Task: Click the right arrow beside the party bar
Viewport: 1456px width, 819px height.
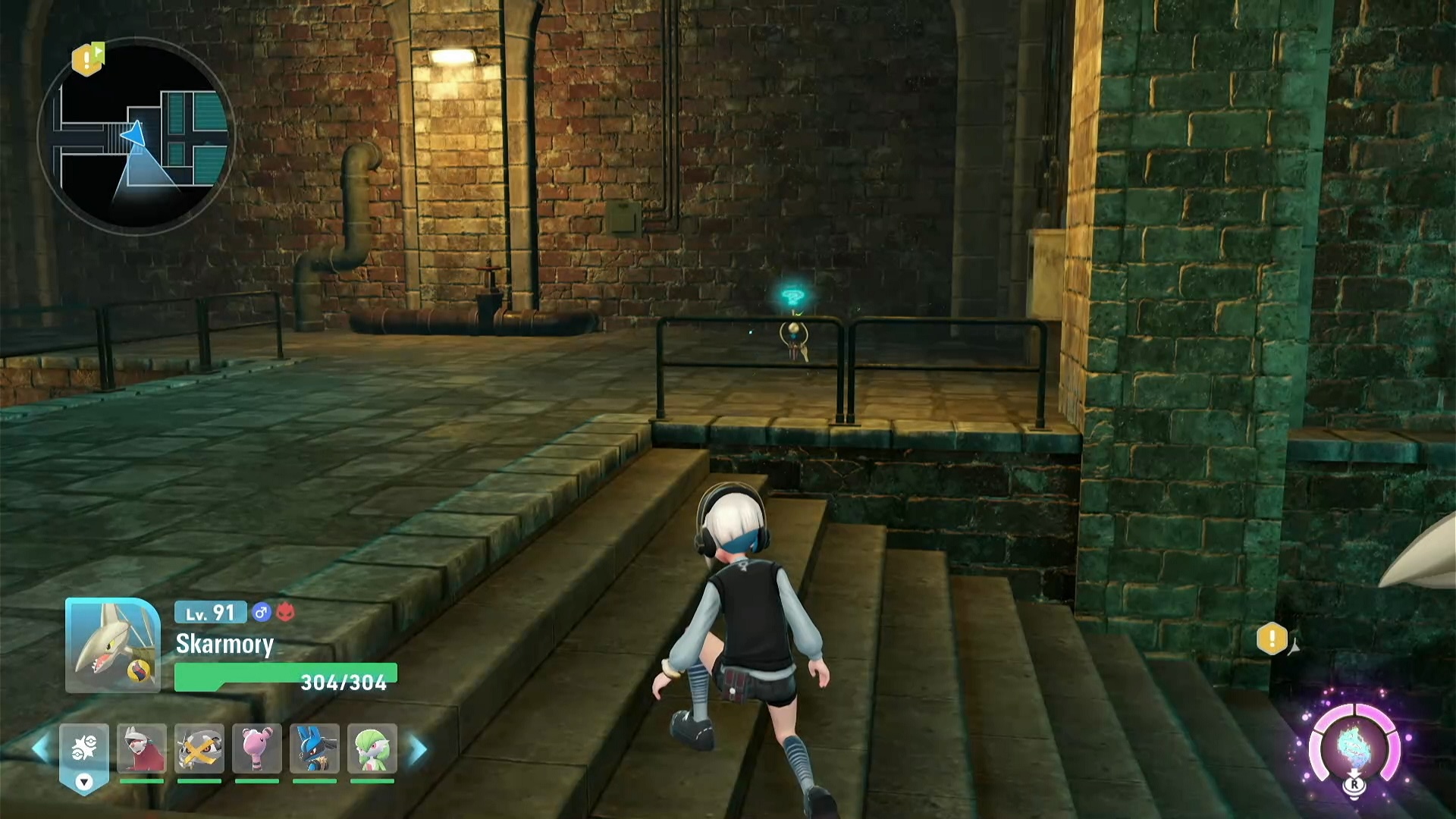Action: [418, 749]
